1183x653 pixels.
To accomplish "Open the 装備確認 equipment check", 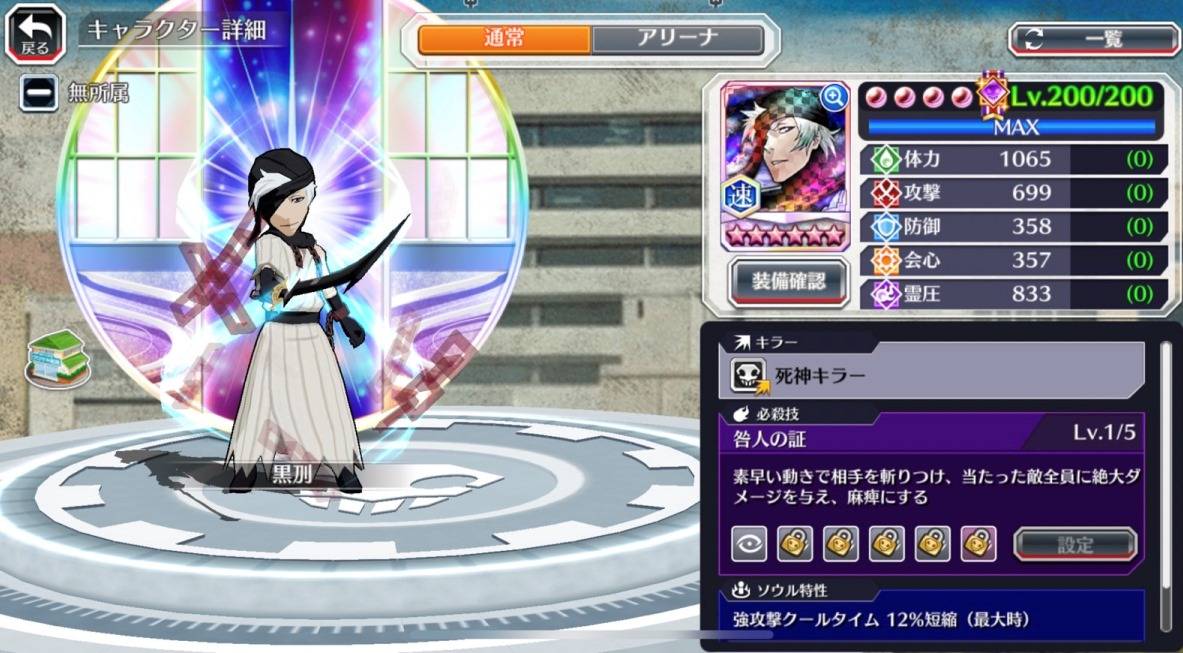I will point(788,281).
